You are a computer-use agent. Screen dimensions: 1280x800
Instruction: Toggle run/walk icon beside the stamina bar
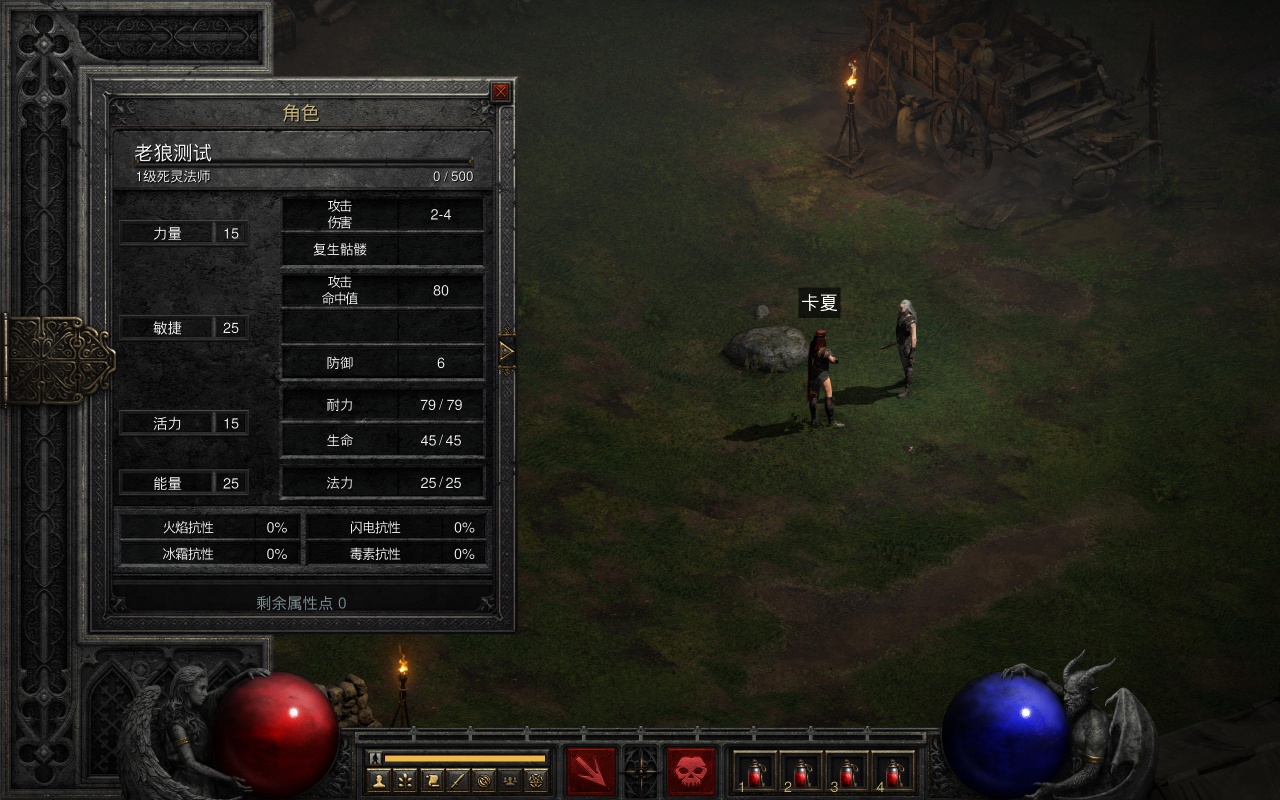(x=375, y=758)
